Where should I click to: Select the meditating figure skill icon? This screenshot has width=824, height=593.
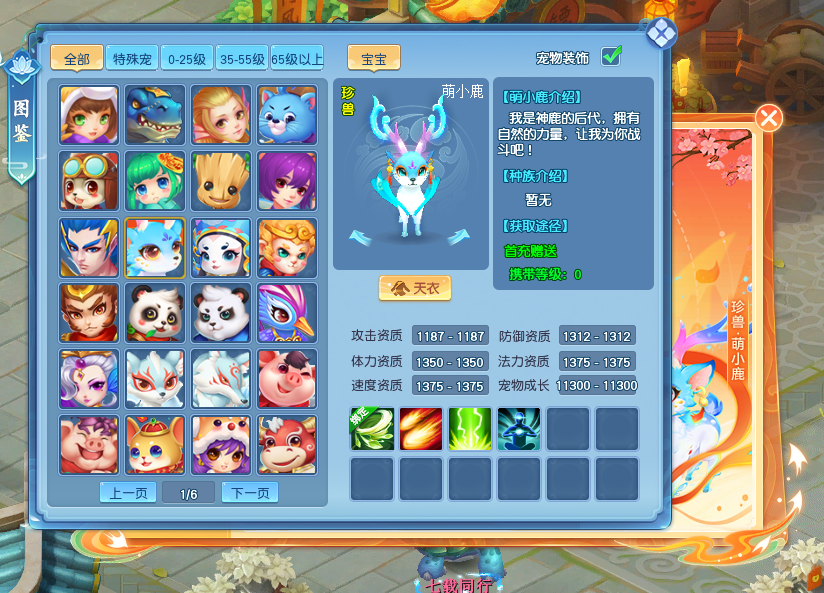point(519,428)
